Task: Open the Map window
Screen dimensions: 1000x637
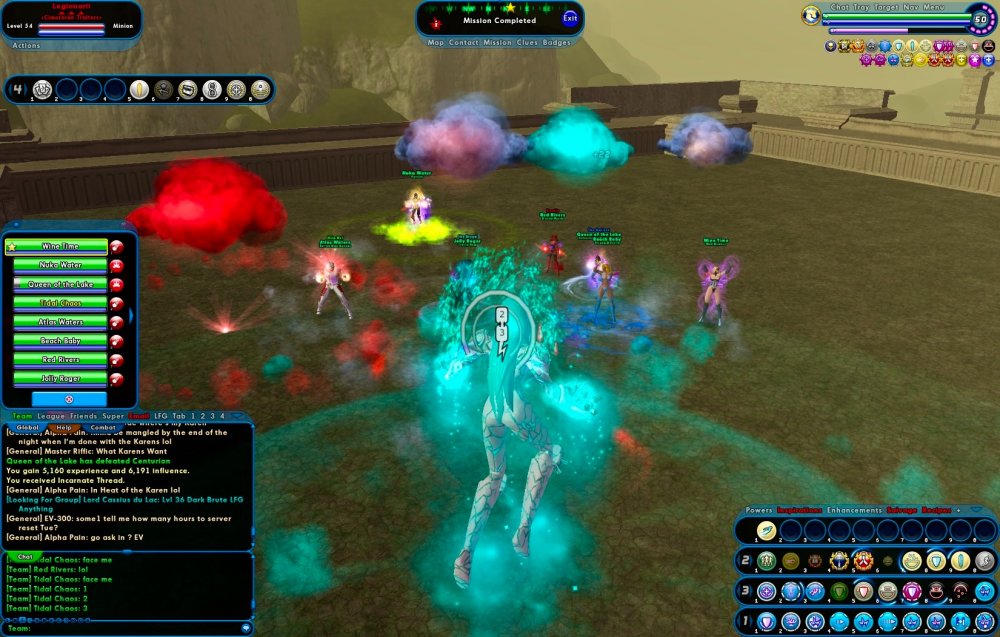Action: coord(436,43)
